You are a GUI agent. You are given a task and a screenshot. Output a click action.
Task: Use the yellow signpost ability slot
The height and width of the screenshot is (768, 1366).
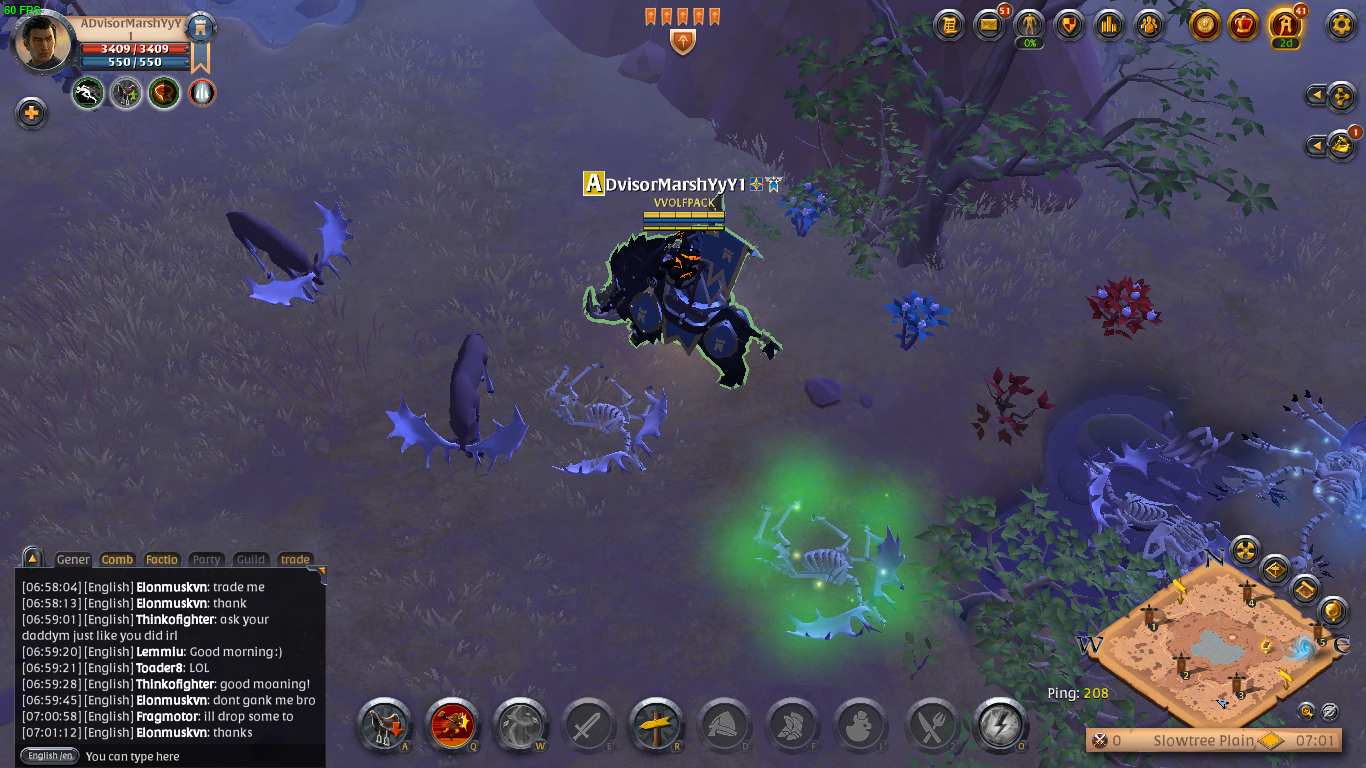(656, 725)
